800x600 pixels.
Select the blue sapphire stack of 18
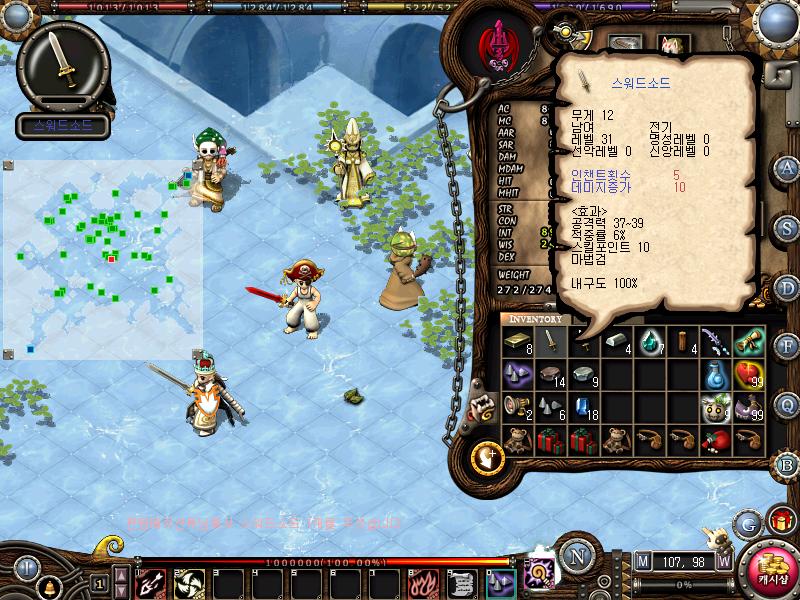[x=583, y=406]
